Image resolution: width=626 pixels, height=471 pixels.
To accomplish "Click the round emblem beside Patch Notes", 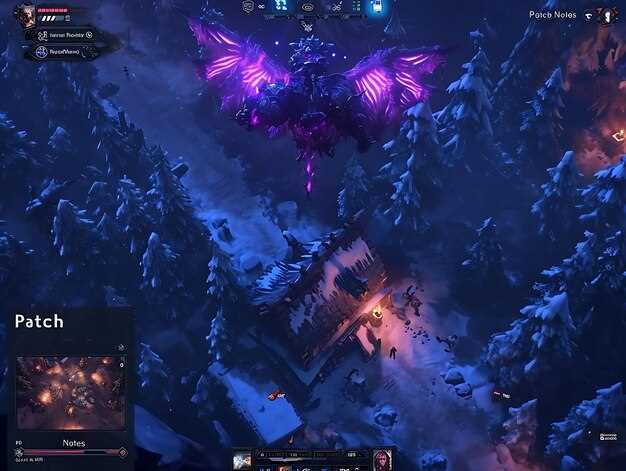I will pos(606,15).
